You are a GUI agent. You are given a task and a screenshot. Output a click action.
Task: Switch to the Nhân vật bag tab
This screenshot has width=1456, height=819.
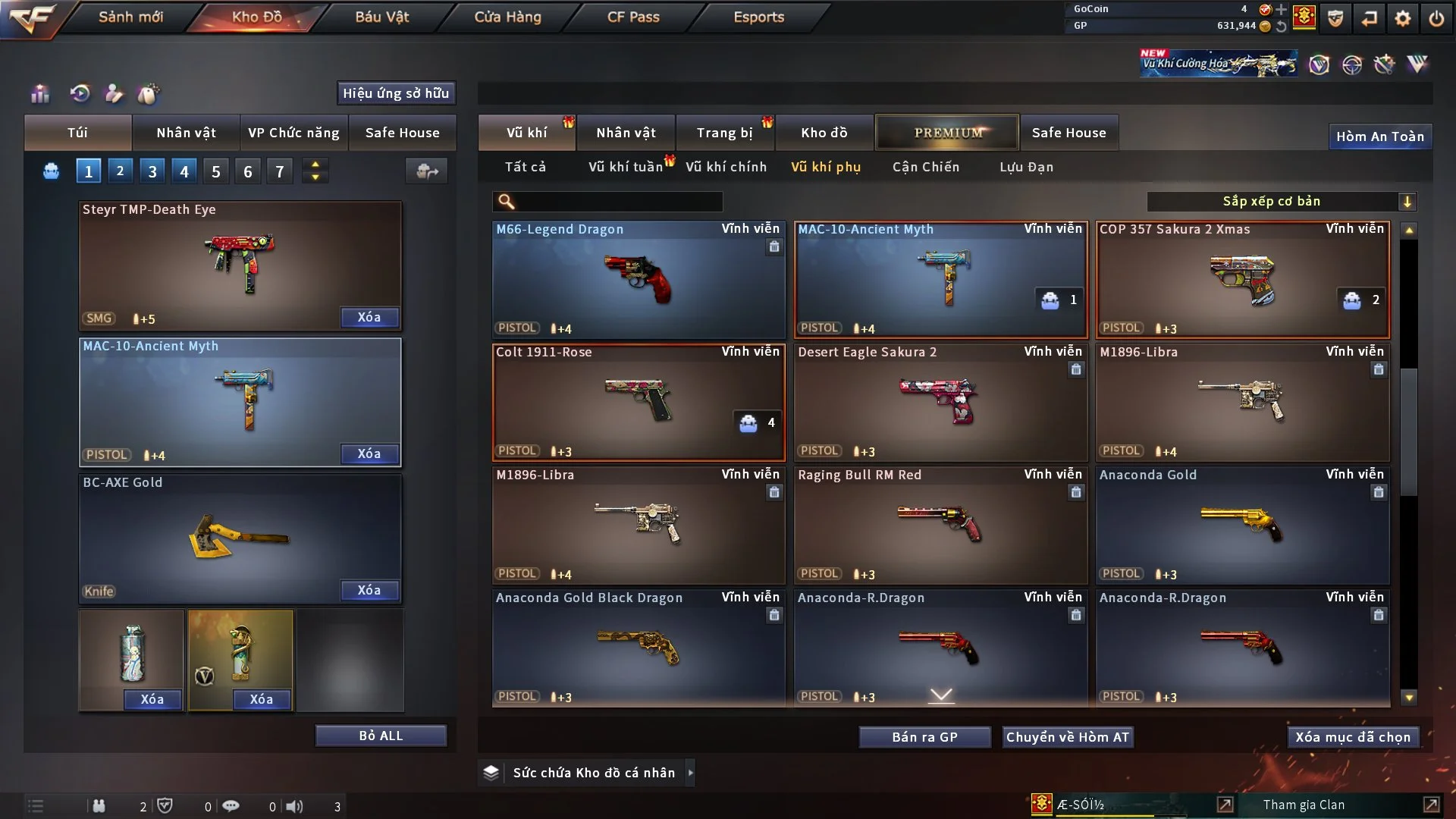(x=186, y=133)
